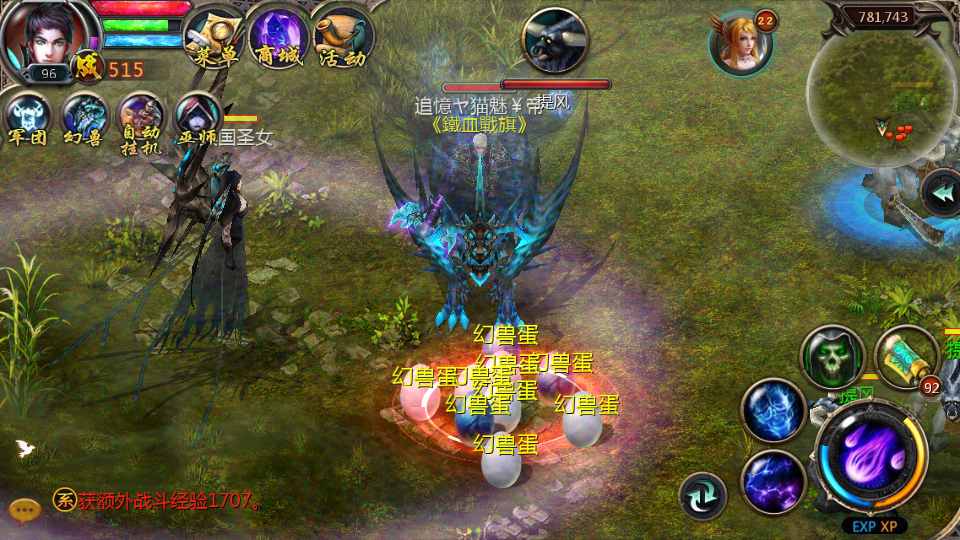
Task: Use the scroll item with 92 count
Action: [x=906, y=357]
